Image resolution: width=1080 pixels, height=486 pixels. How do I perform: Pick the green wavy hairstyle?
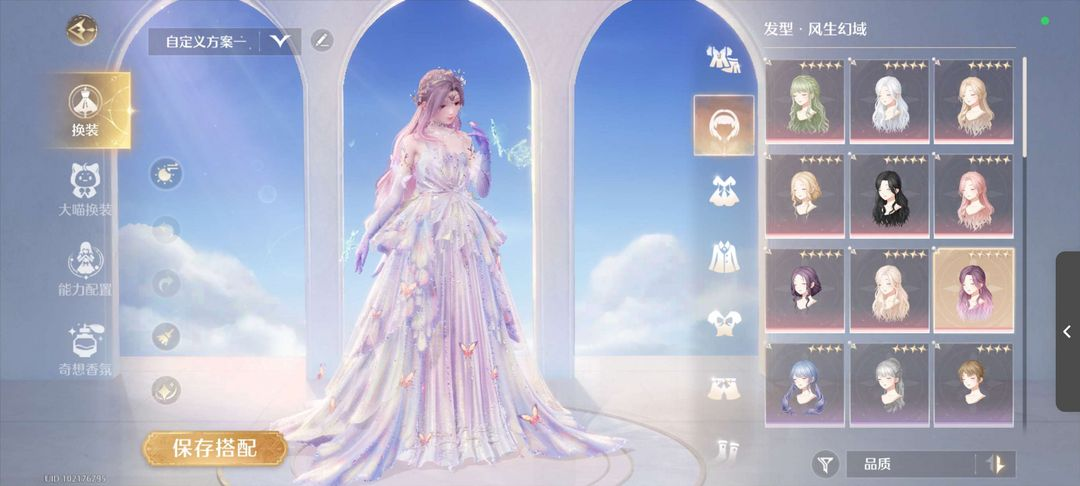pyautogui.click(x=806, y=99)
